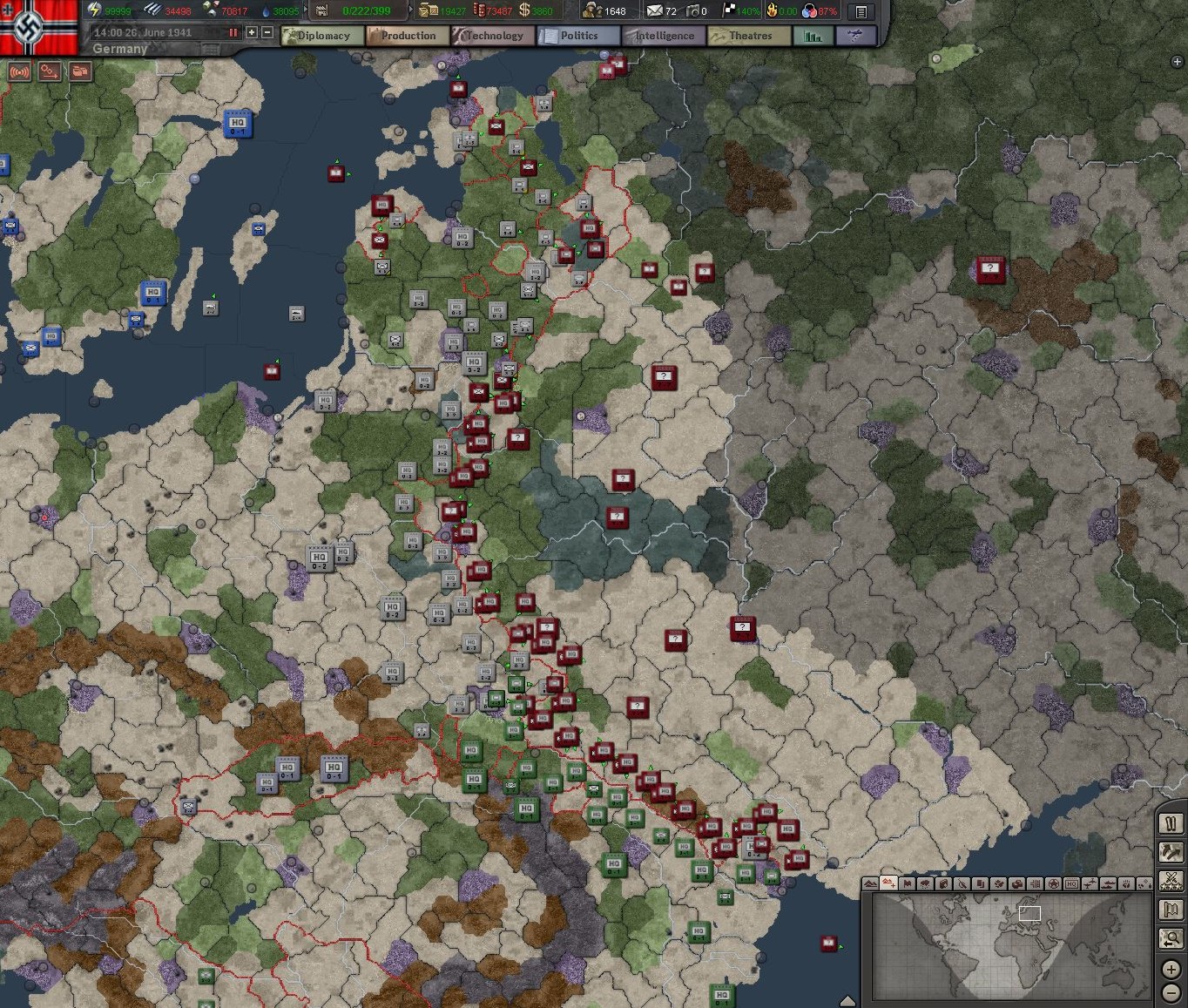Click the red radio-signal button under the flag
This screenshot has height=1008, width=1188.
(19, 71)
